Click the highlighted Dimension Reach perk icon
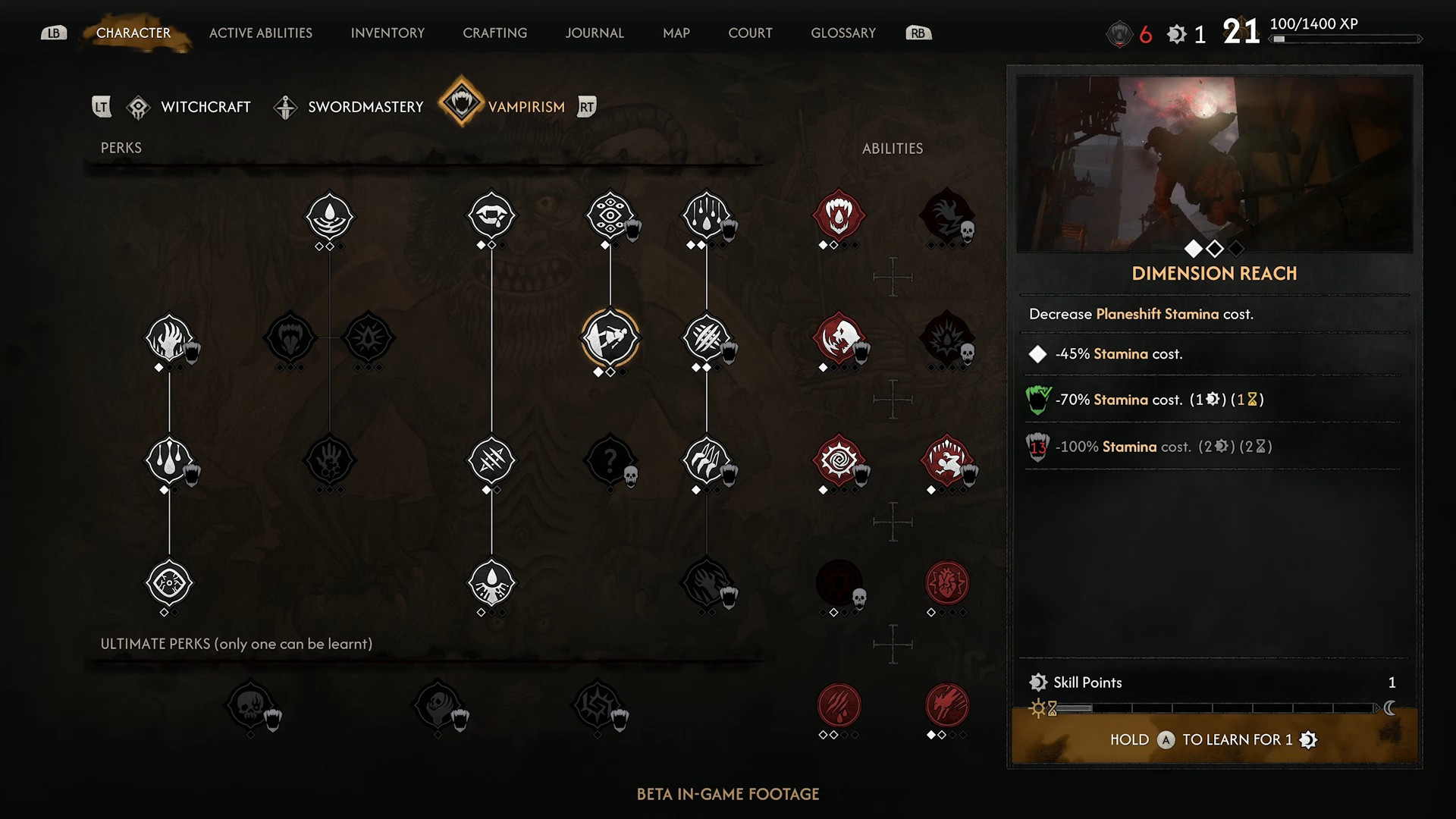 (611, 339)
